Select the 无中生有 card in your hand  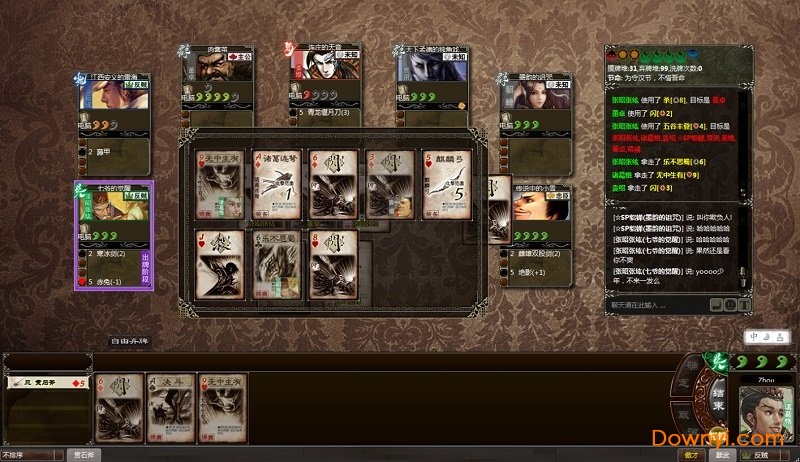click(x=223, y=406)
